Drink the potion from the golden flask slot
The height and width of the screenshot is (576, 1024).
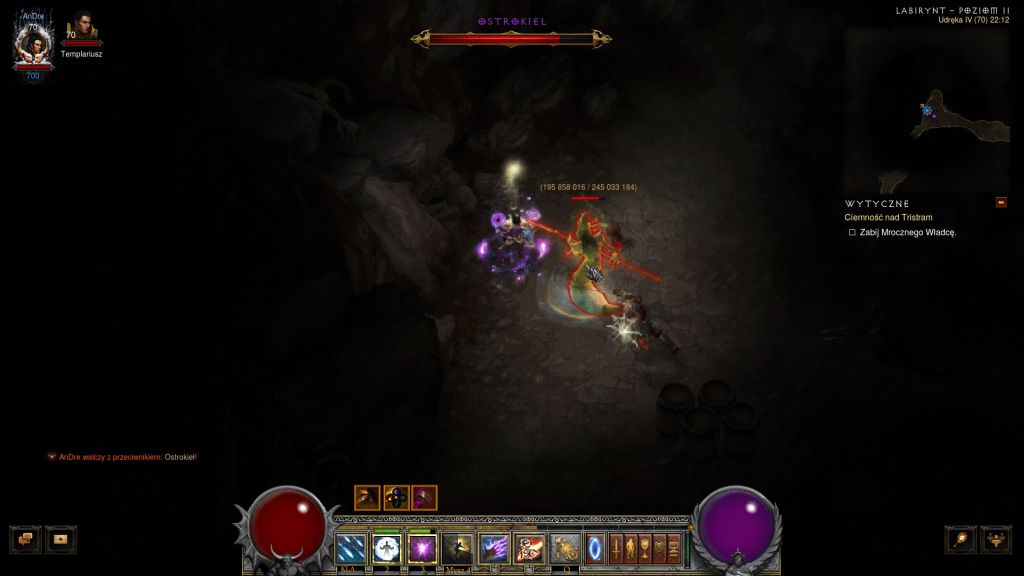coord(565,547)
